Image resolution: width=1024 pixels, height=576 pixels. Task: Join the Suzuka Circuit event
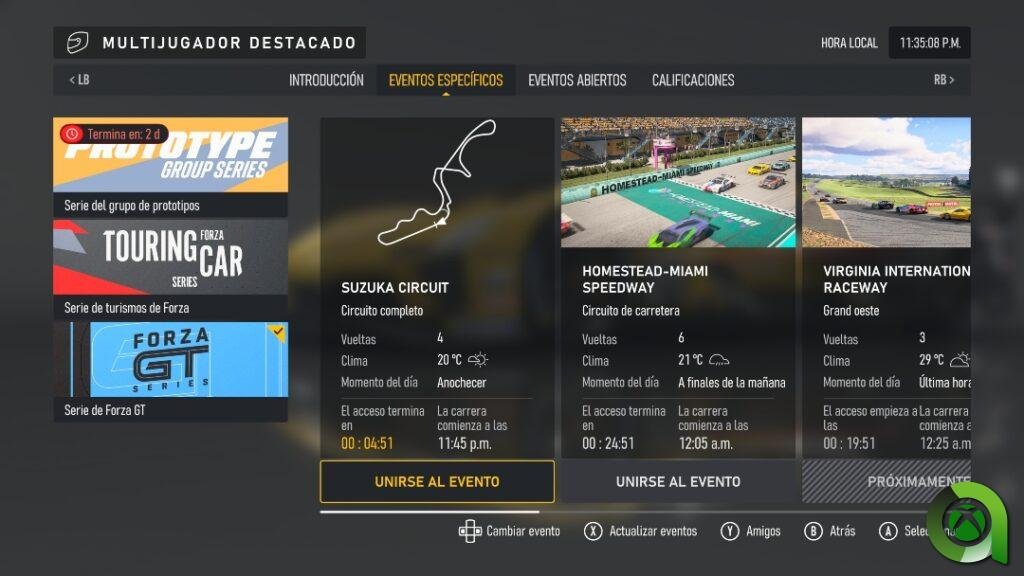(437, 481)
